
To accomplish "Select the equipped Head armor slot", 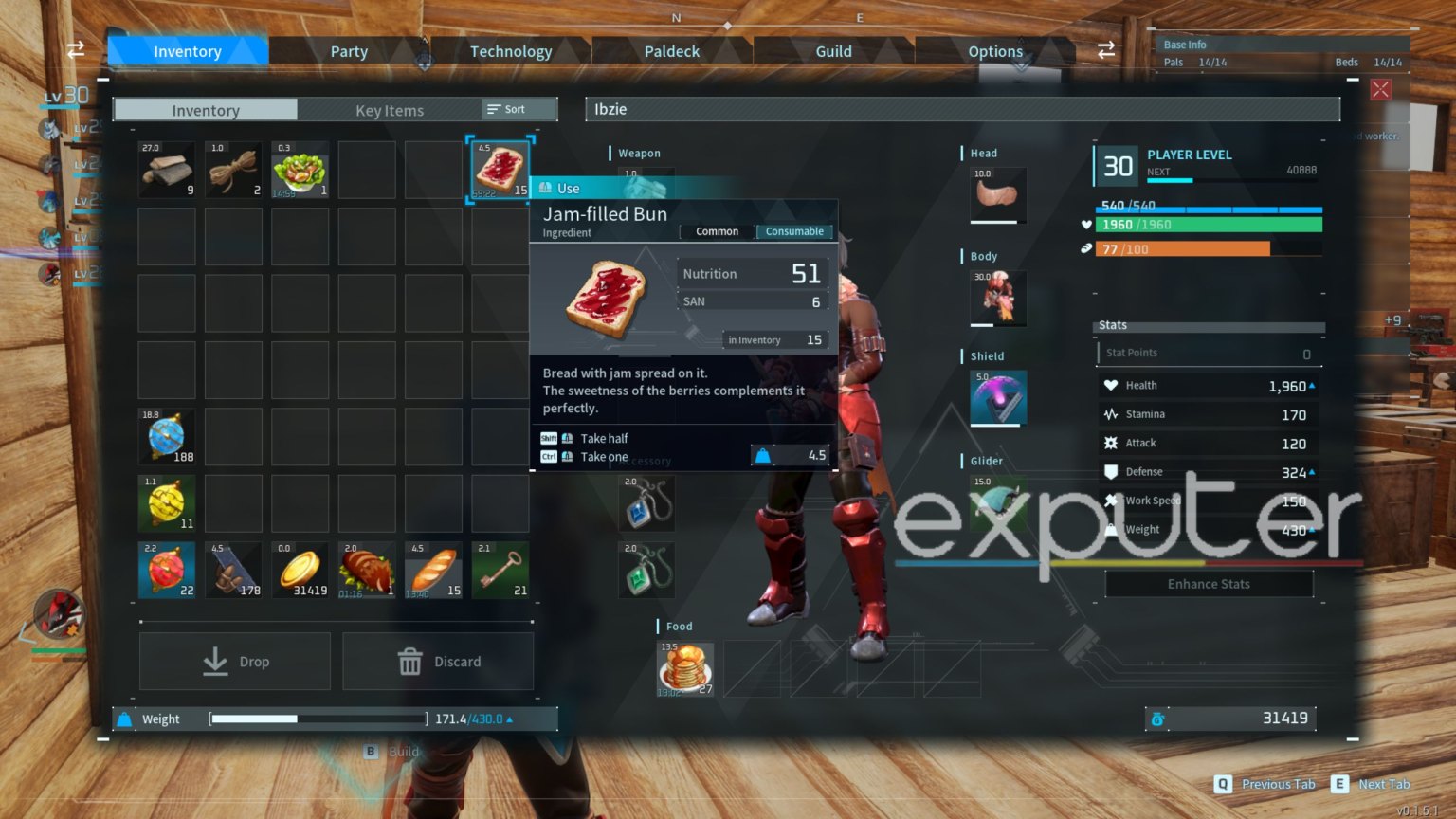I will coord(998,194).
